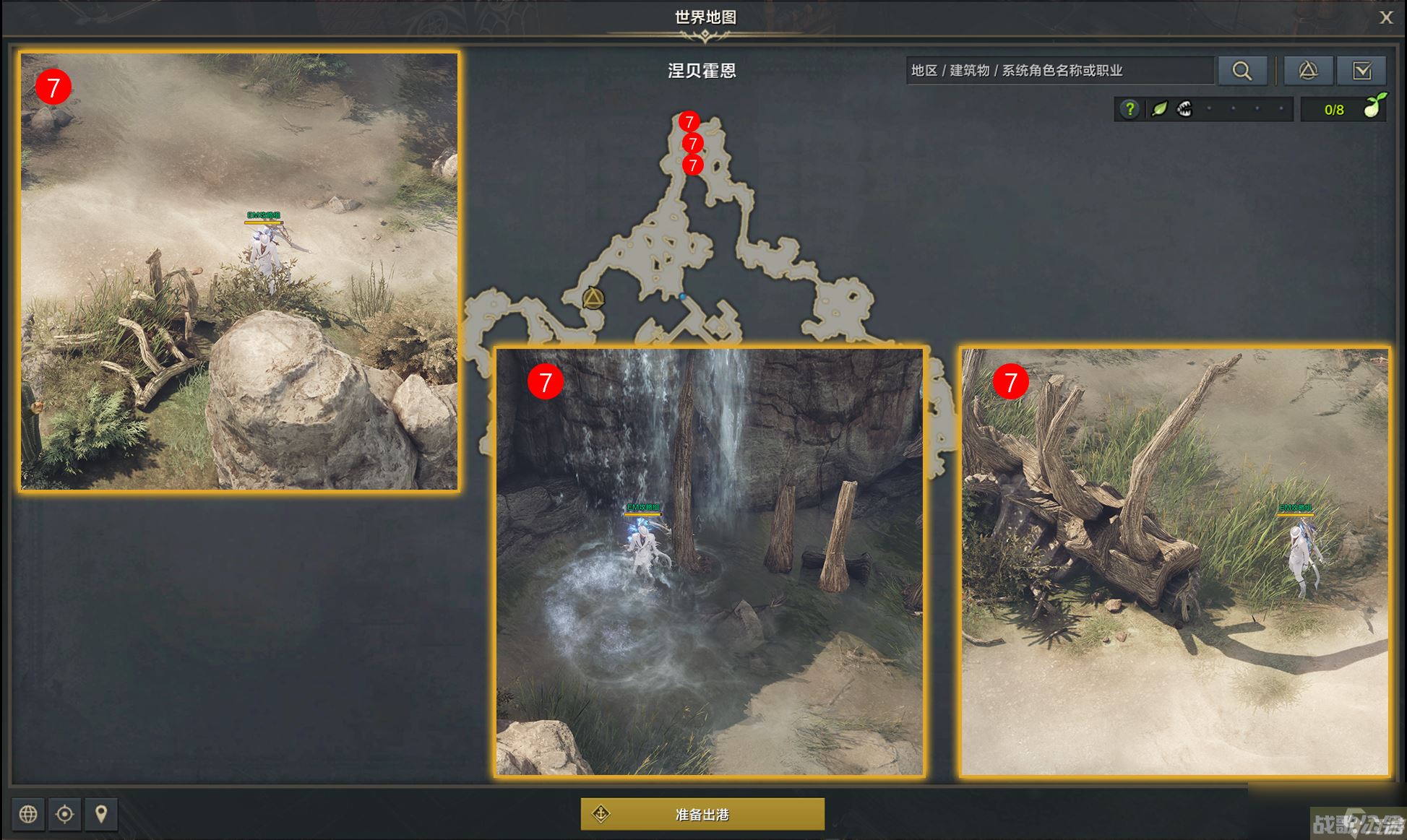Screen dimensions: 1407x840
Task: Close the world map window
Action: (x=1385, y=17)
